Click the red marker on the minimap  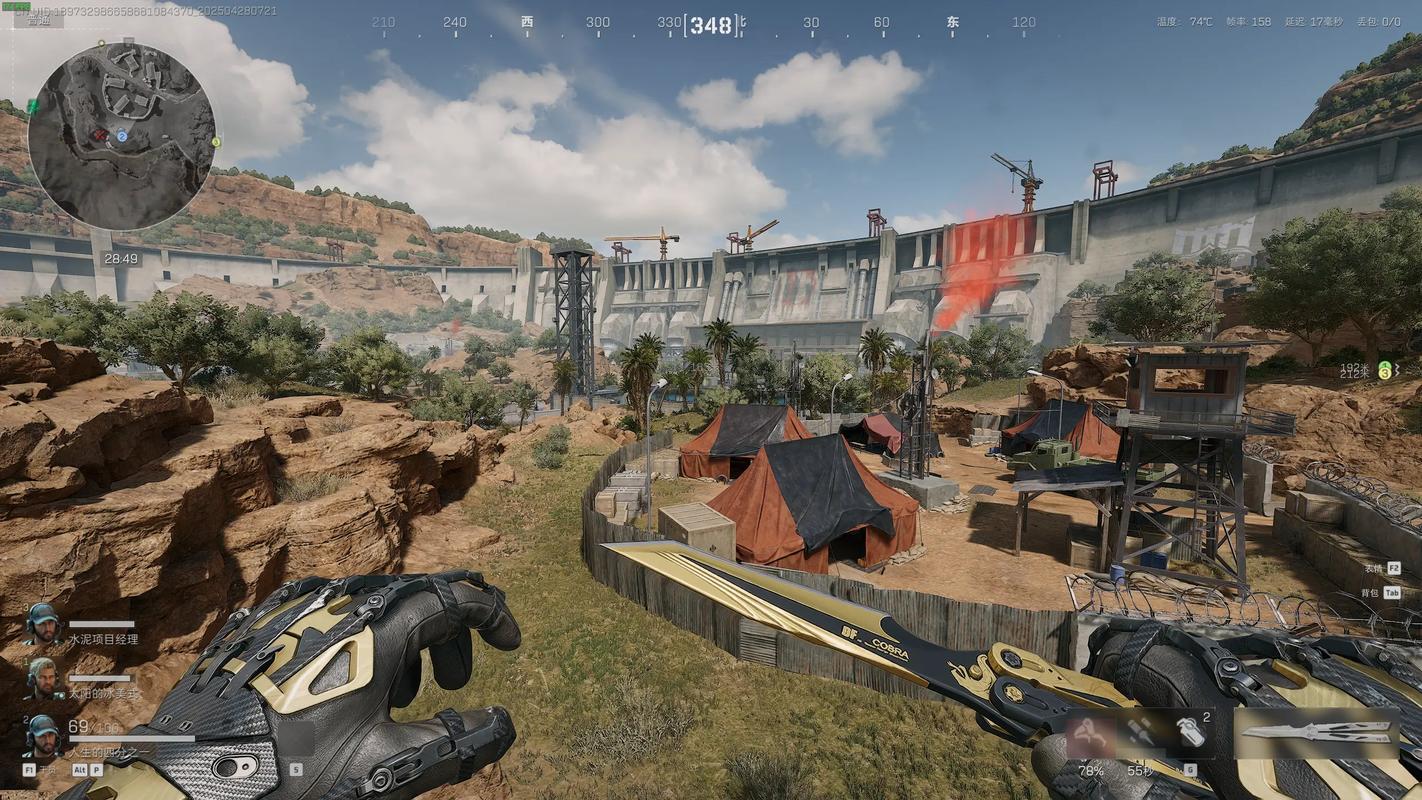[100, 134]
